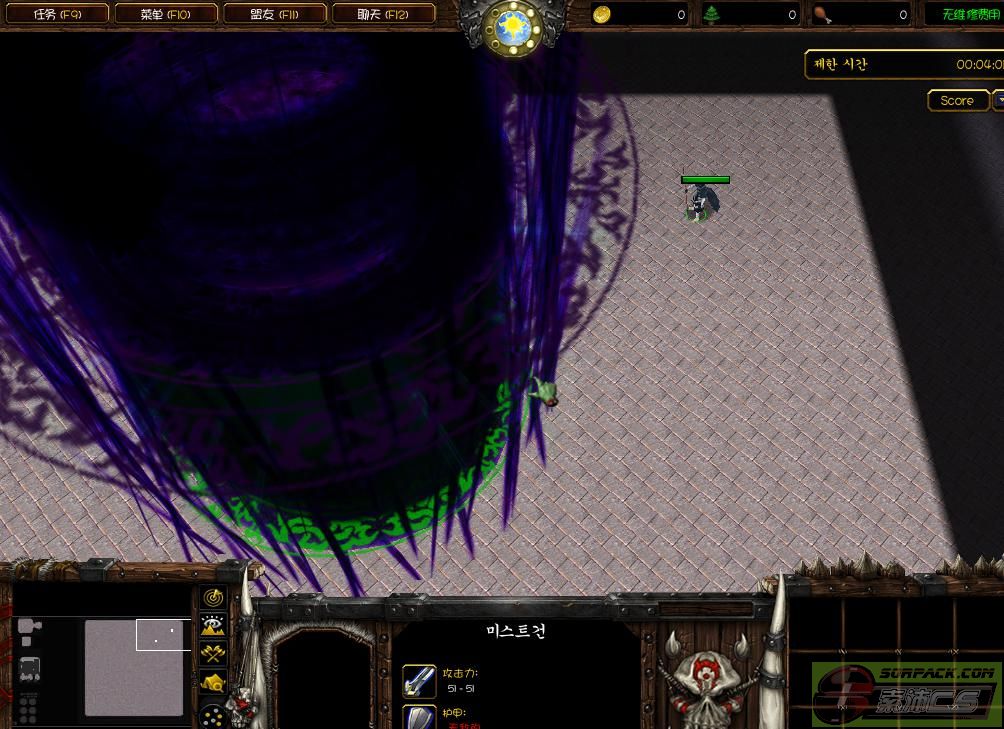Click the day-night clock indicator
Image resolution: width=1004 pixels, height=729 pixels.
512,27
